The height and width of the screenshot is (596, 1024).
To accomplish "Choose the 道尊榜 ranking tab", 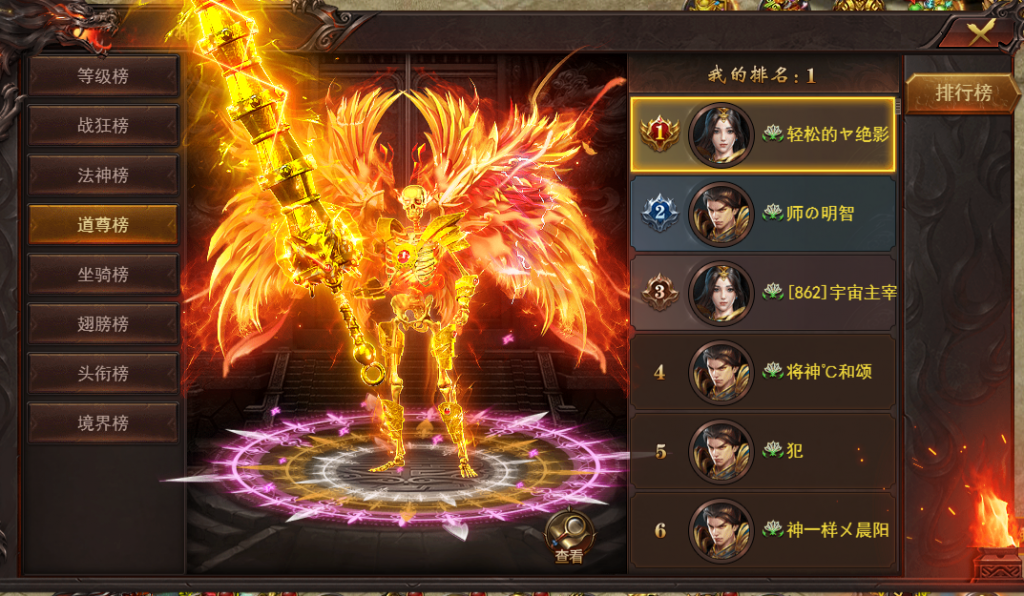I will click(x=103, y=225).
